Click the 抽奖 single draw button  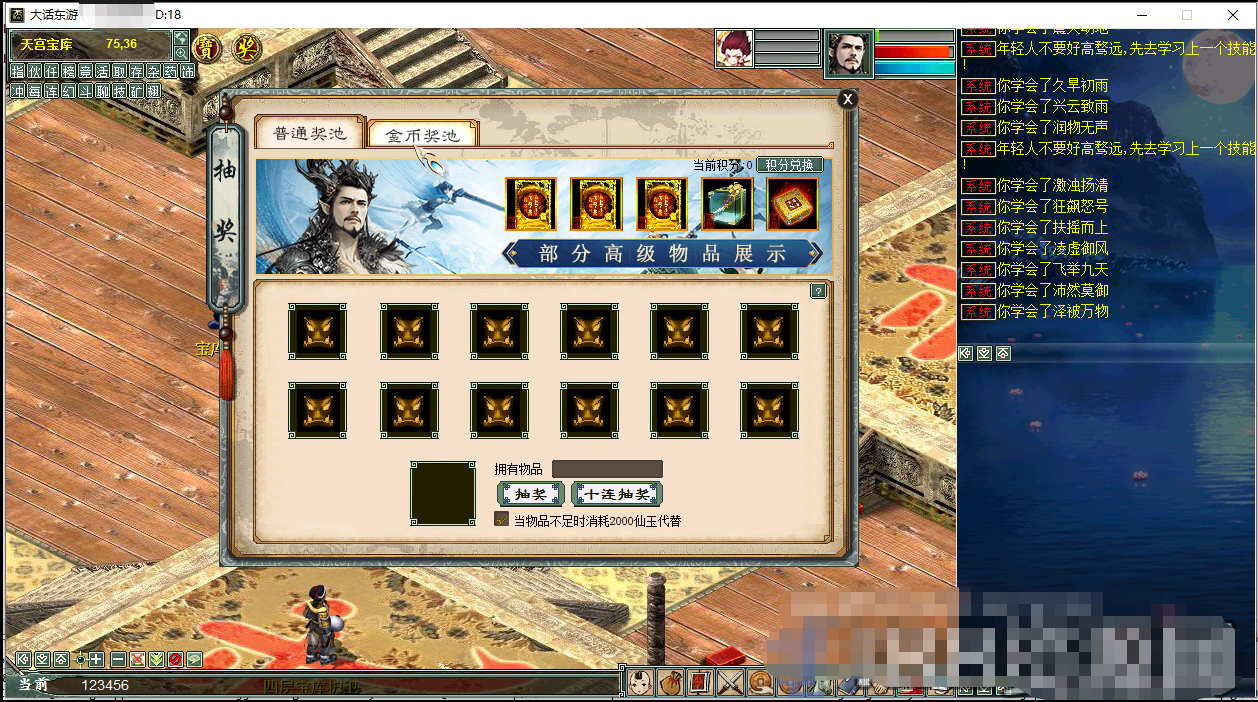tap(530, 494)
